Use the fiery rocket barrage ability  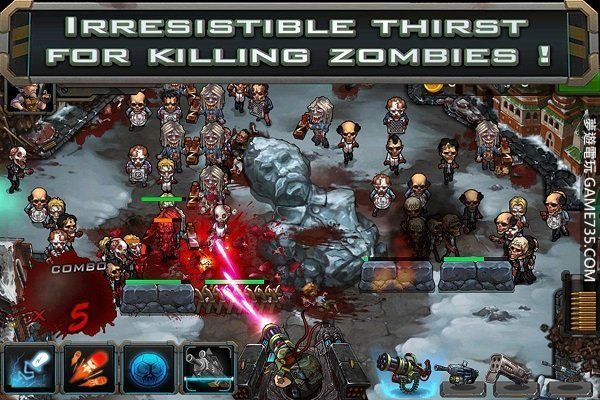89,368
